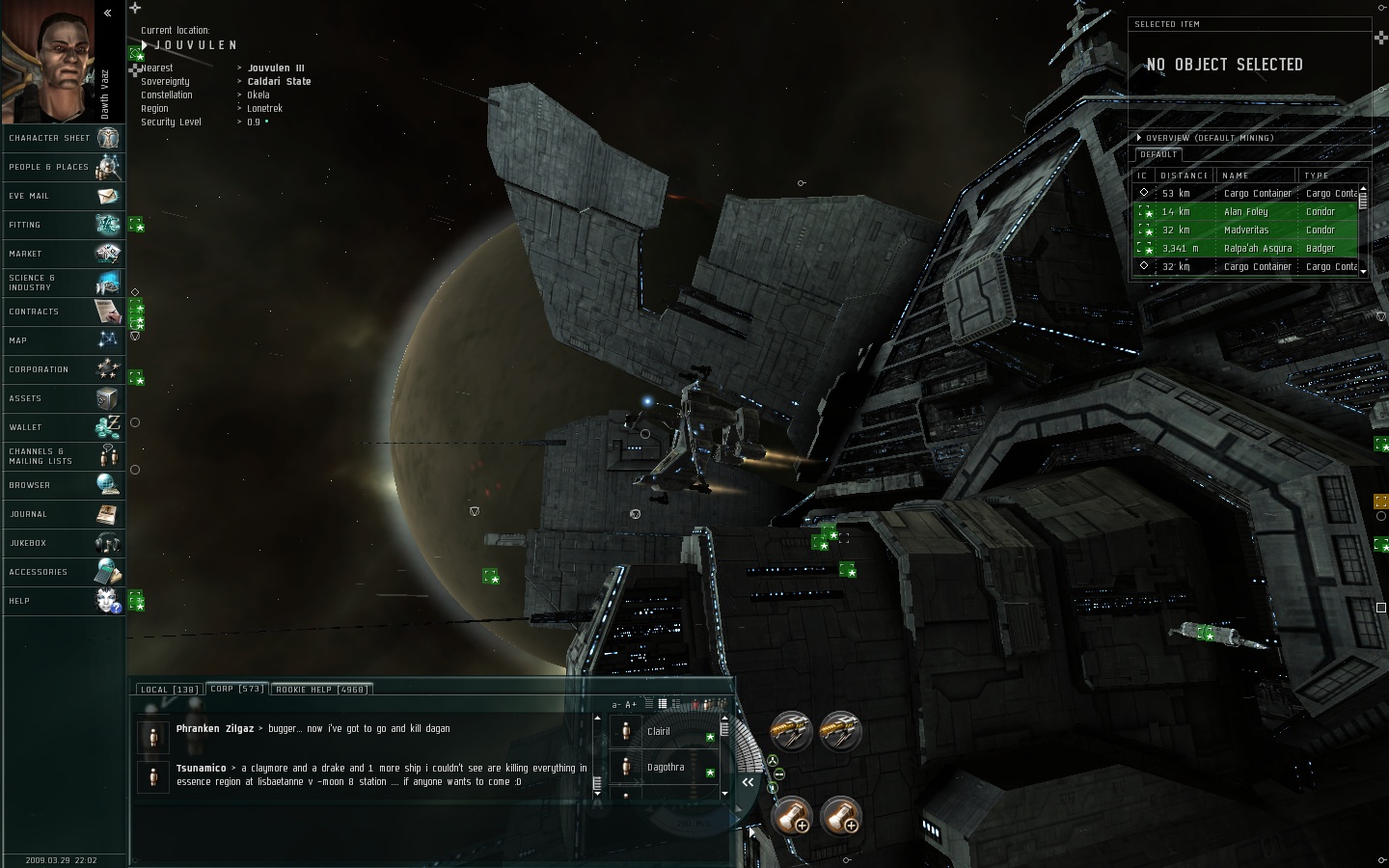Select Clairil in the chat member list
Screen dimensions: 1389x868
tap(659, 732)
